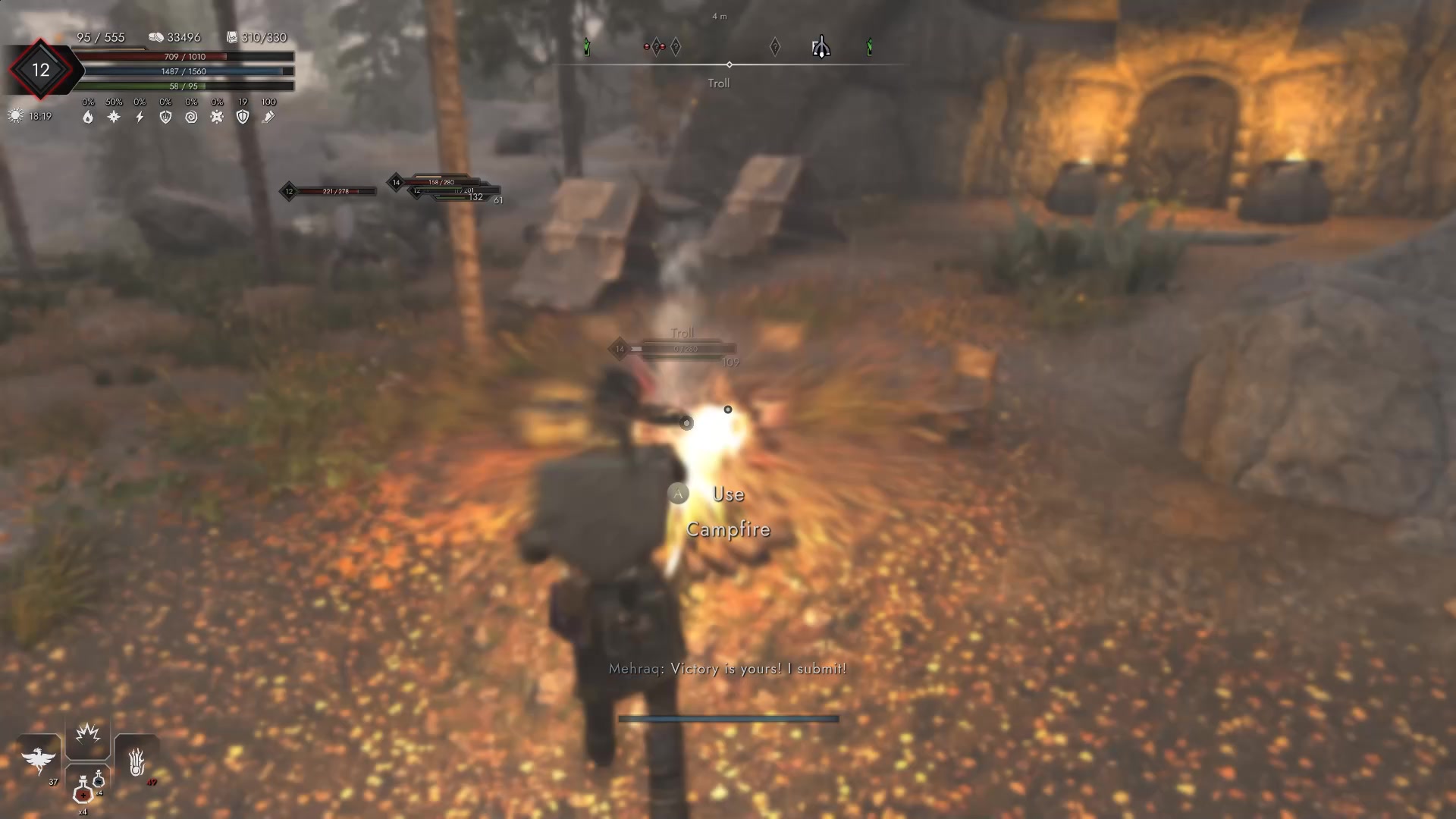The width and height of the screenshot is (1456, 819).
Task: Click the lightning resistance bolt icon
Action: [x=140, y=117]
